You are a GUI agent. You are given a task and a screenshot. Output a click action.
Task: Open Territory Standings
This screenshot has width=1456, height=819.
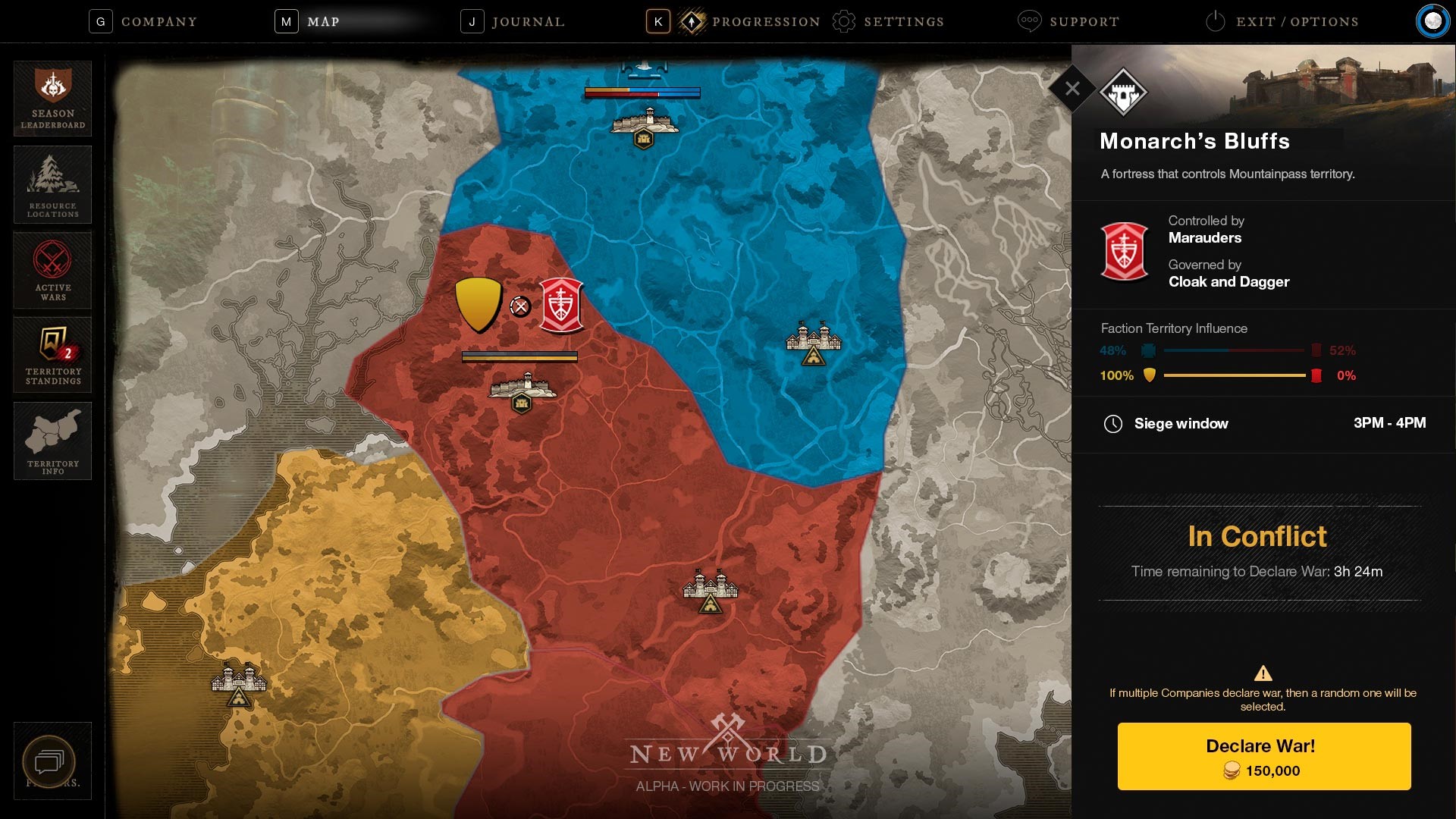pyautogui.click(x=53, y=355)
